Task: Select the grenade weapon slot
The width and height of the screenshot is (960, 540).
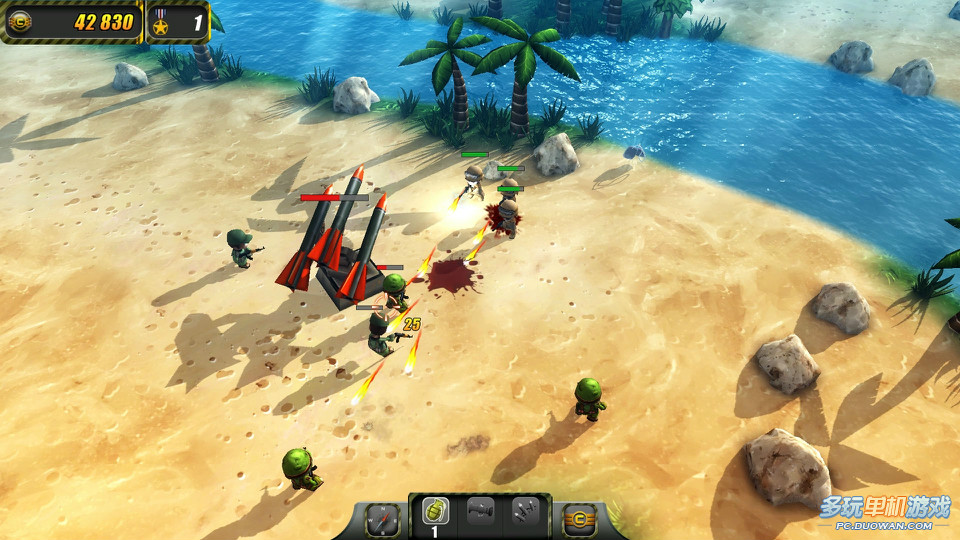Action: tap(435, 513)
